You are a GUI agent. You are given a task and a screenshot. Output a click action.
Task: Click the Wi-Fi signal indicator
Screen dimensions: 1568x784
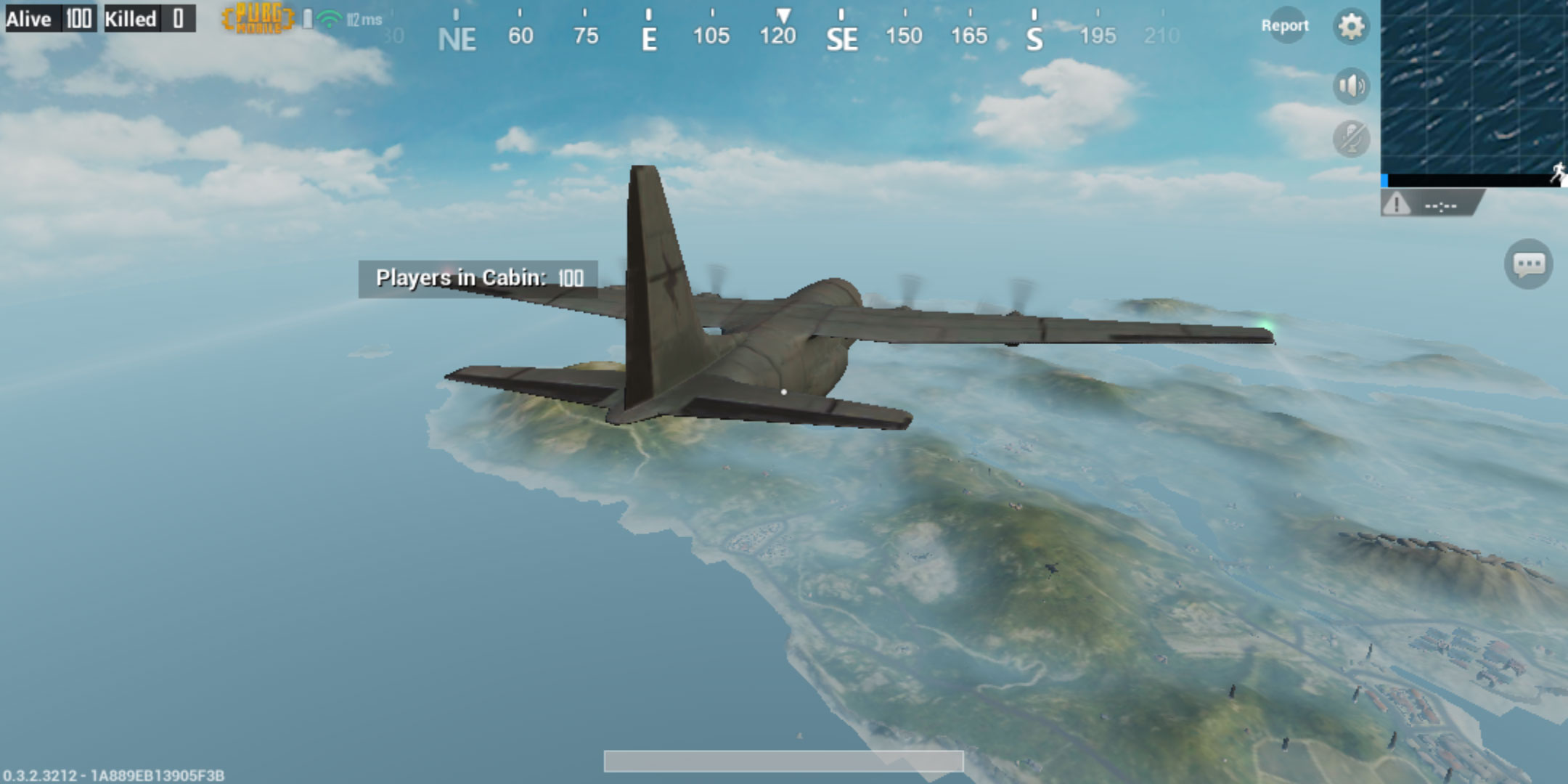[329, 18]
